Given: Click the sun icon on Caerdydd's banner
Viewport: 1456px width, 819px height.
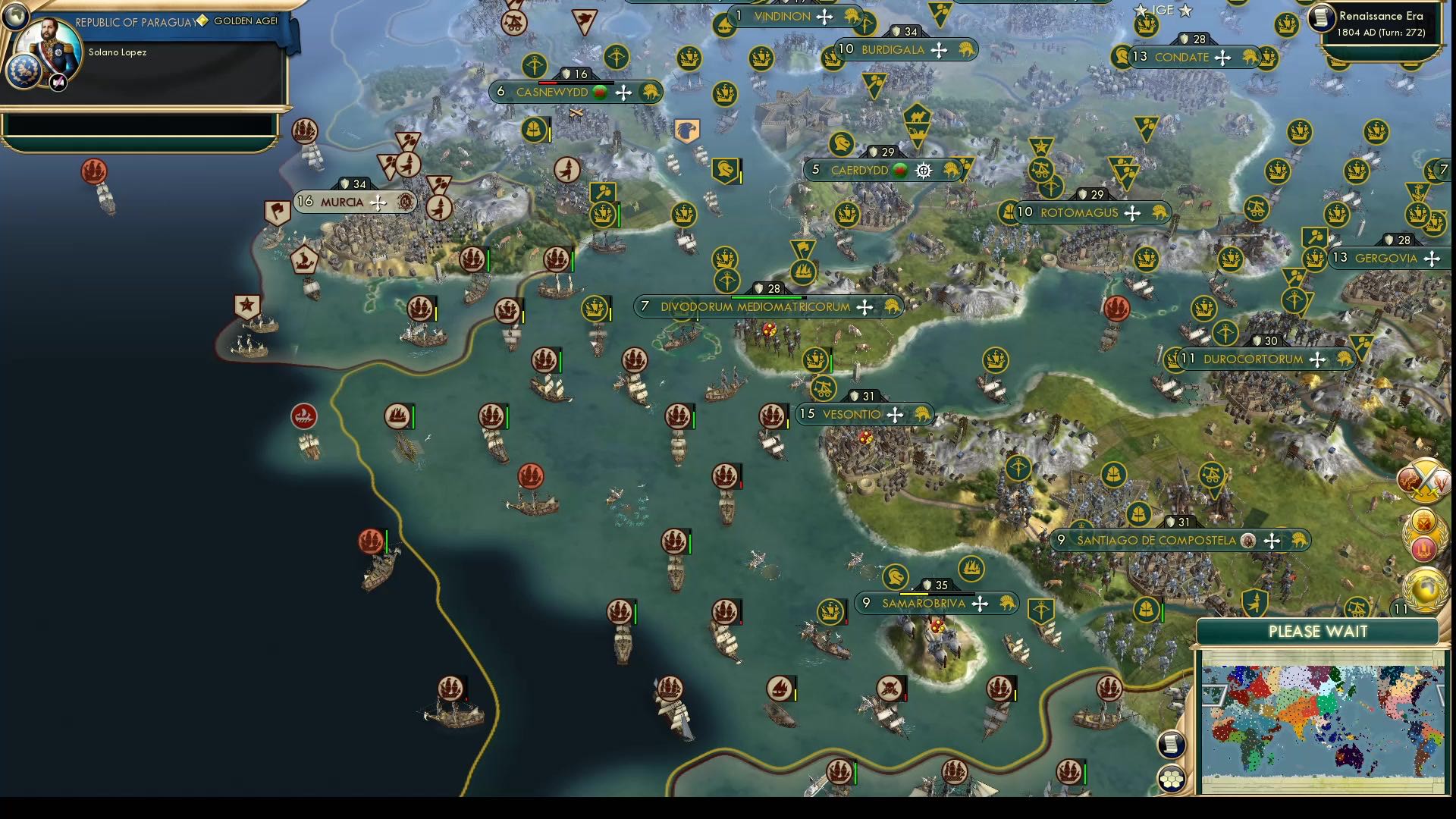Looking at the screenshot, I should click(x=923, y=171).
